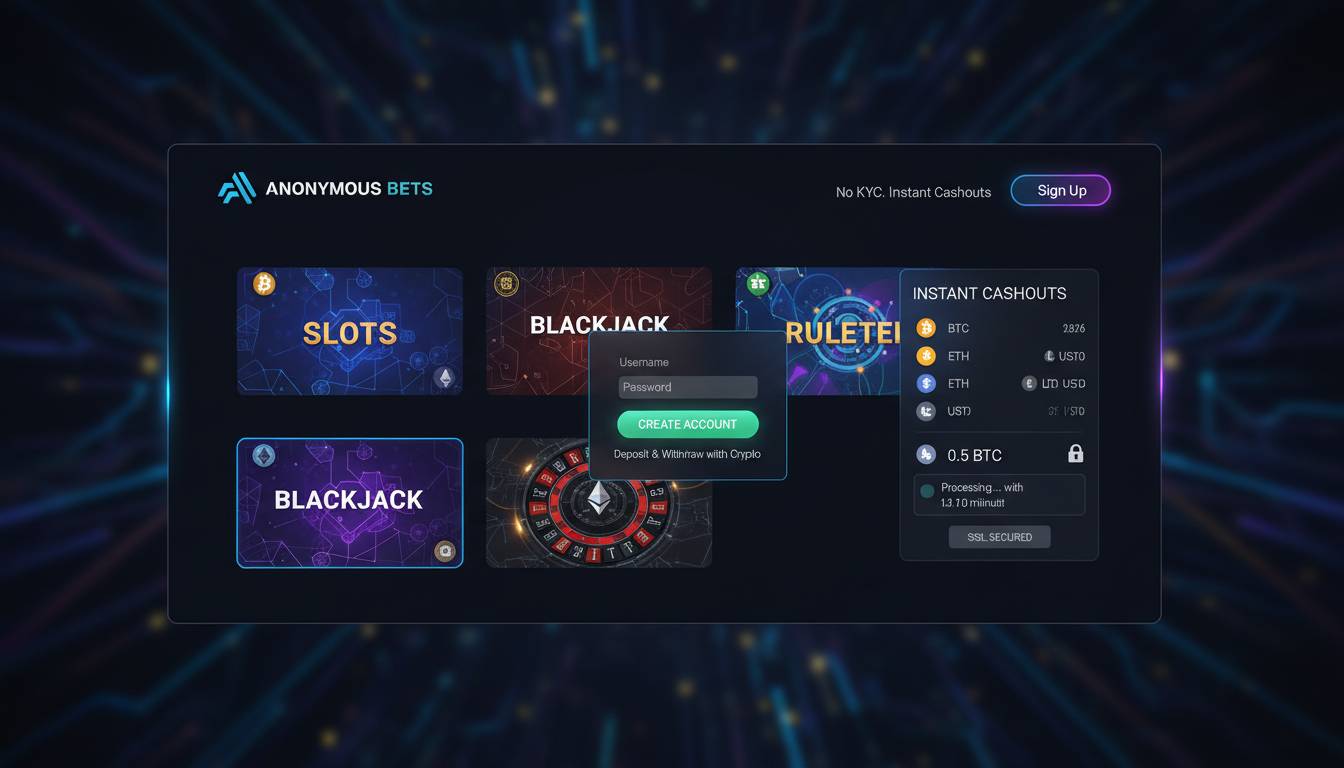The height and width of the screenshot is (768, 1344).
Task: Click the blue dollar coin icon
Action: [x=926, y=383]
